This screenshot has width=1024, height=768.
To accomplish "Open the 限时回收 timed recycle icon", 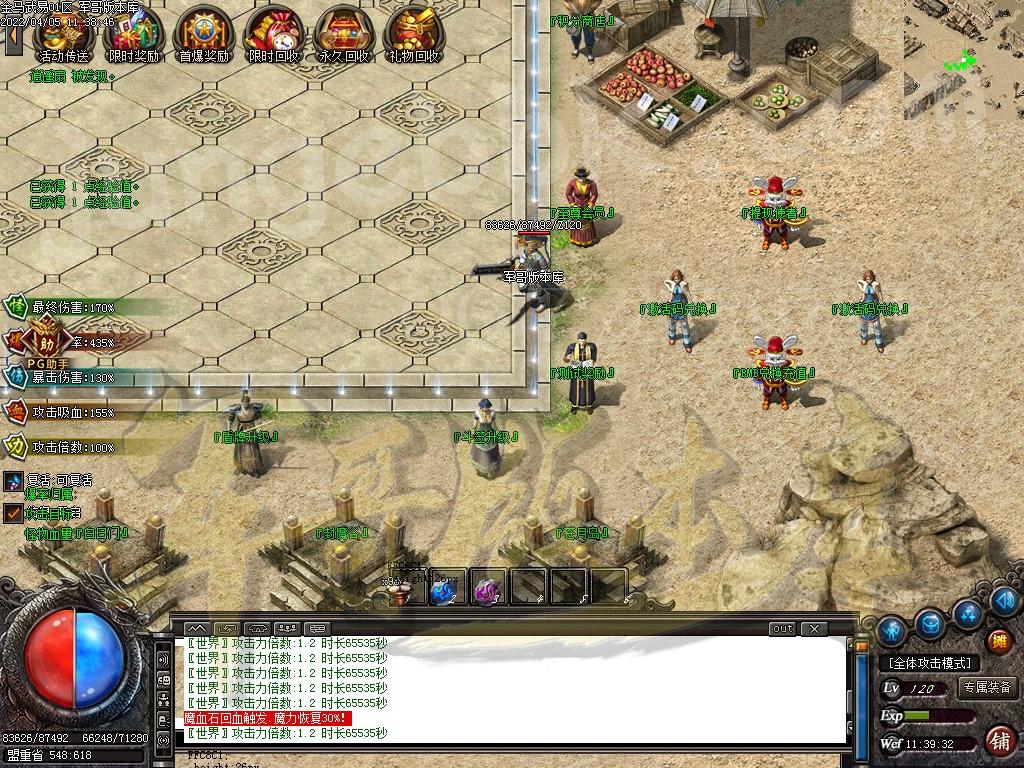I will point(273,34).
